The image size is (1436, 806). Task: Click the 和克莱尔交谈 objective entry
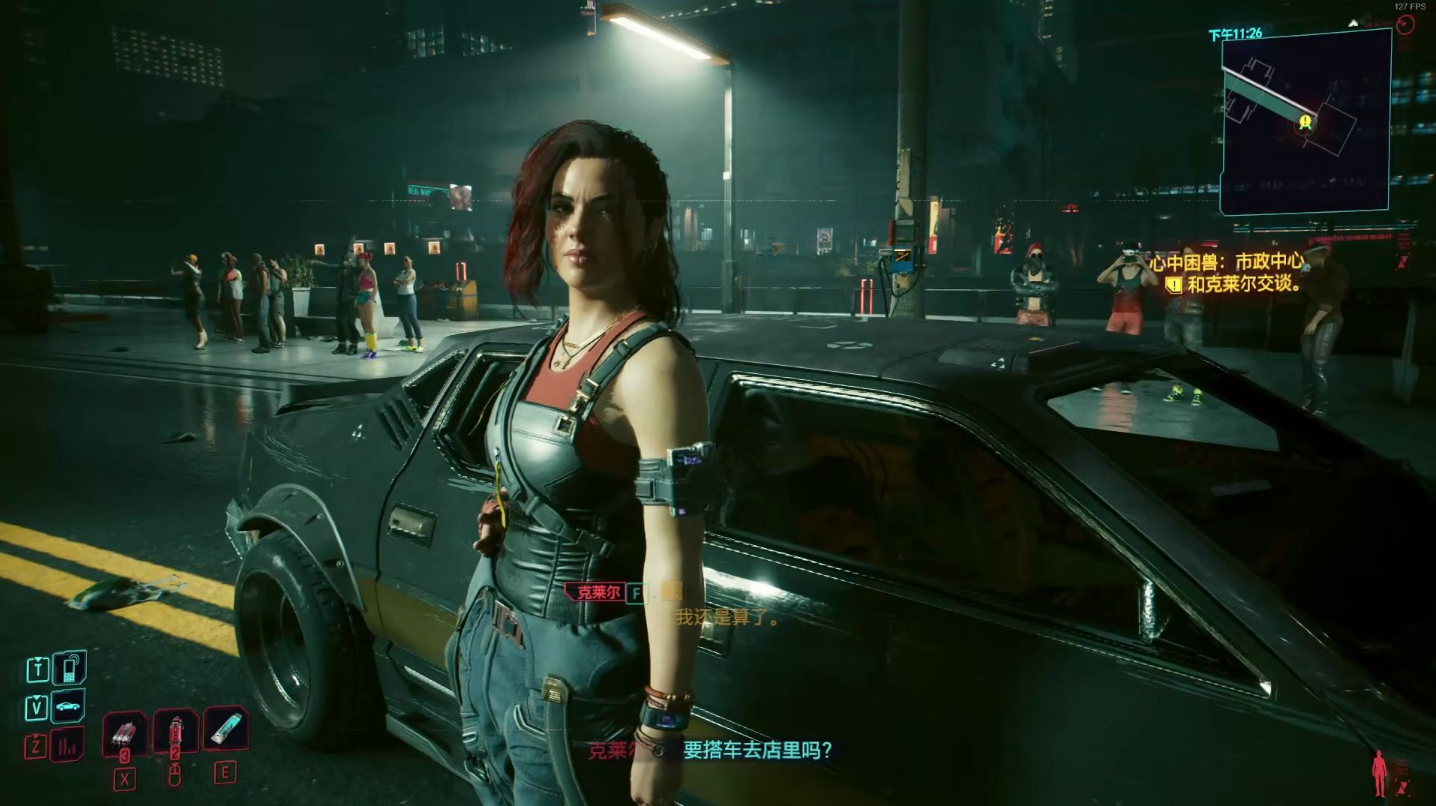1243,284
